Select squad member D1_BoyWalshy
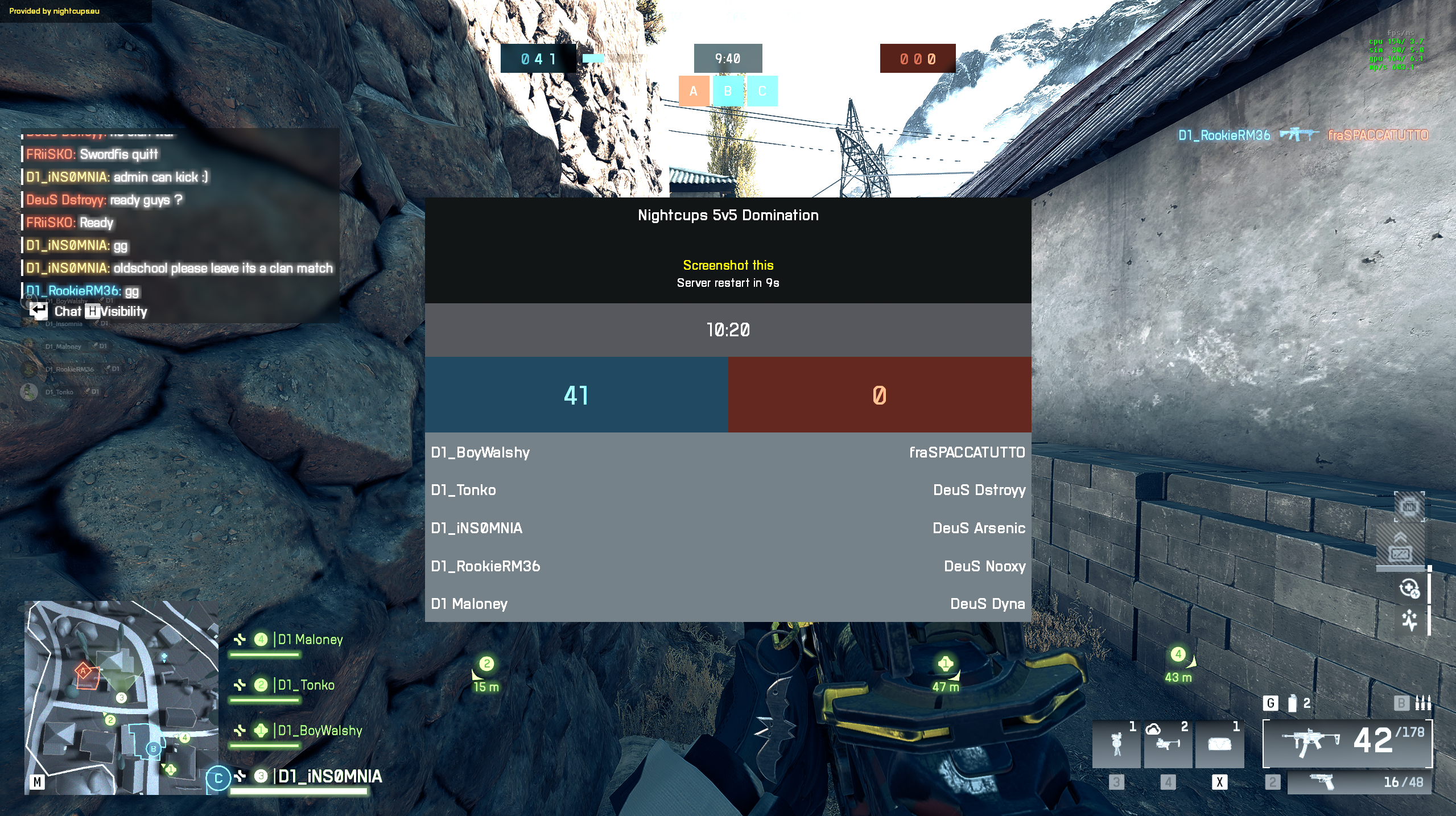The height and width of the screenshot is (816, 1456). [x=320, y=731]
